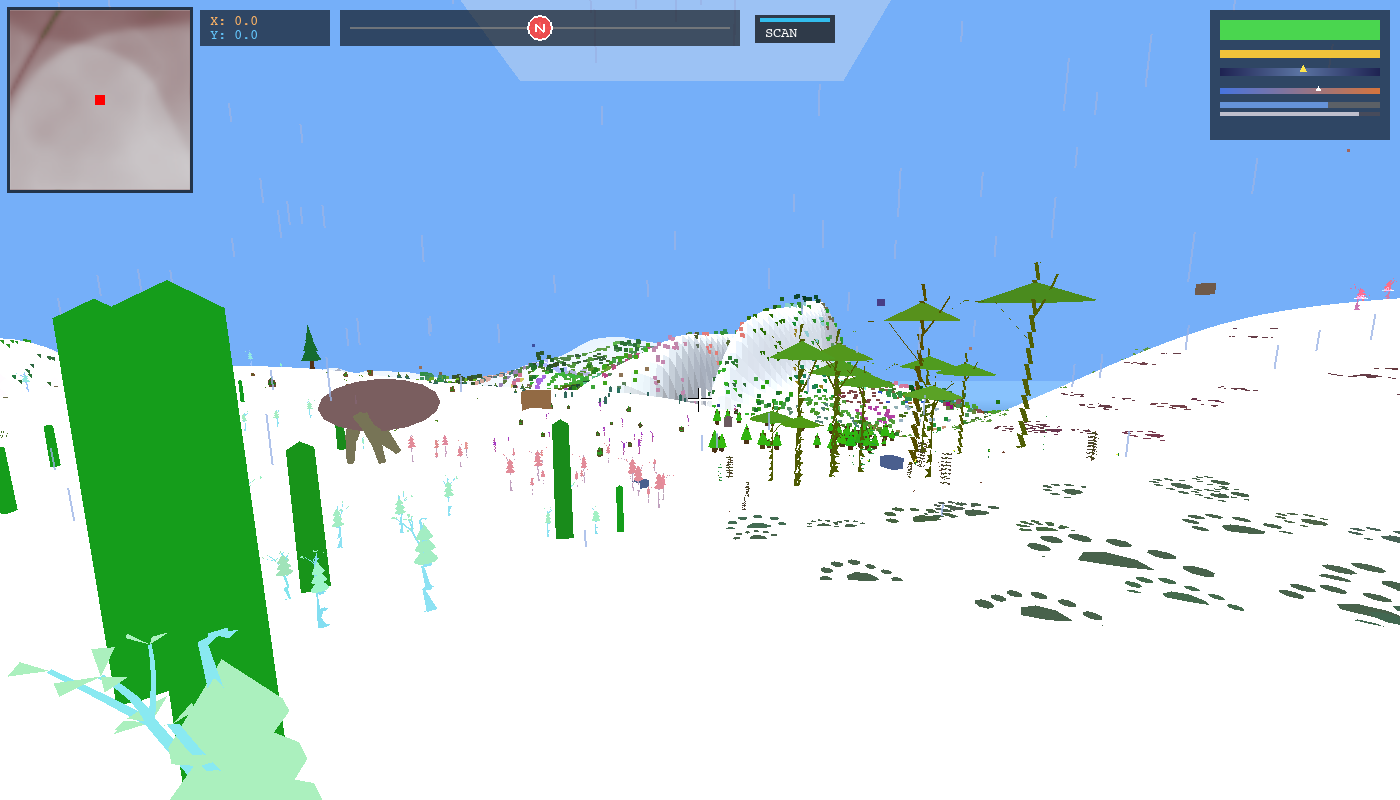The image size is (1400, 800).
Task: Select the blue crate among the umbrella trees
Action: 891,462
